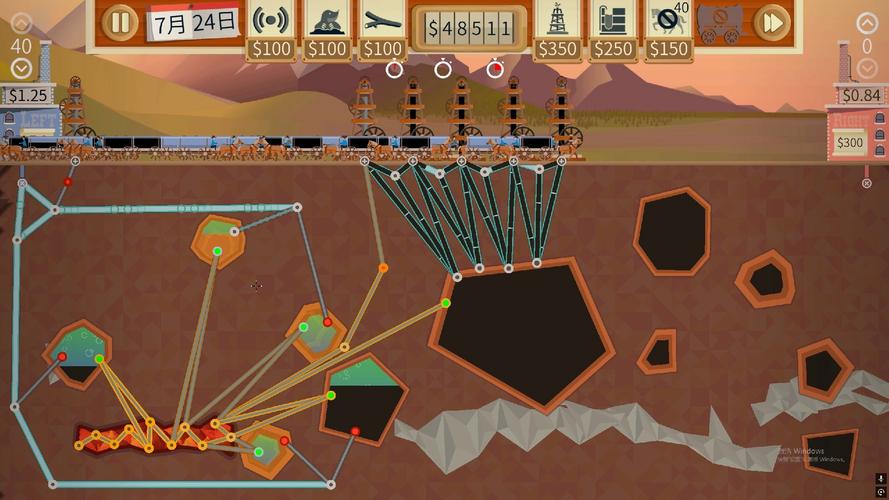Pause the game
Screen dimensions: 889x500
(x=119, y=21)
